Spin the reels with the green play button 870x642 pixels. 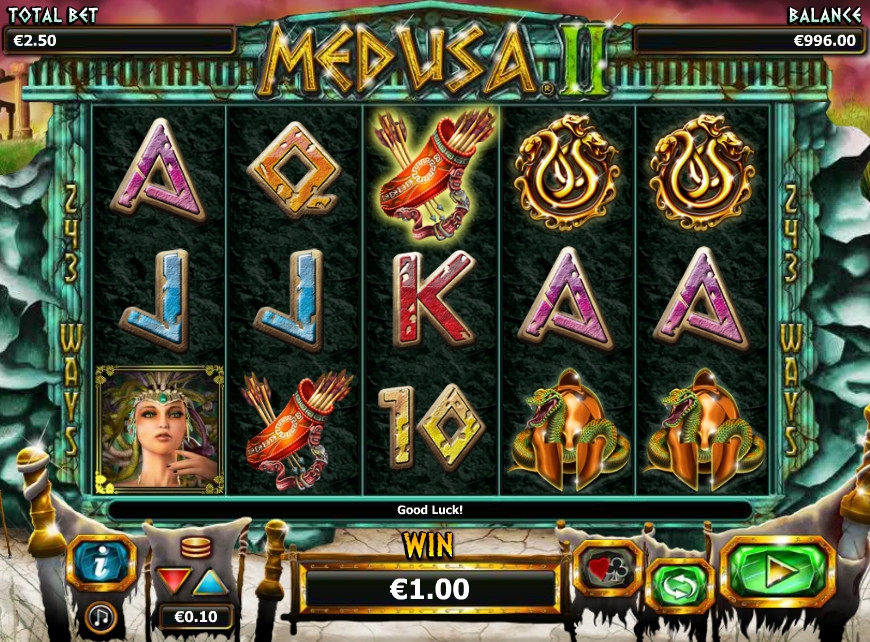coord(777,572)
